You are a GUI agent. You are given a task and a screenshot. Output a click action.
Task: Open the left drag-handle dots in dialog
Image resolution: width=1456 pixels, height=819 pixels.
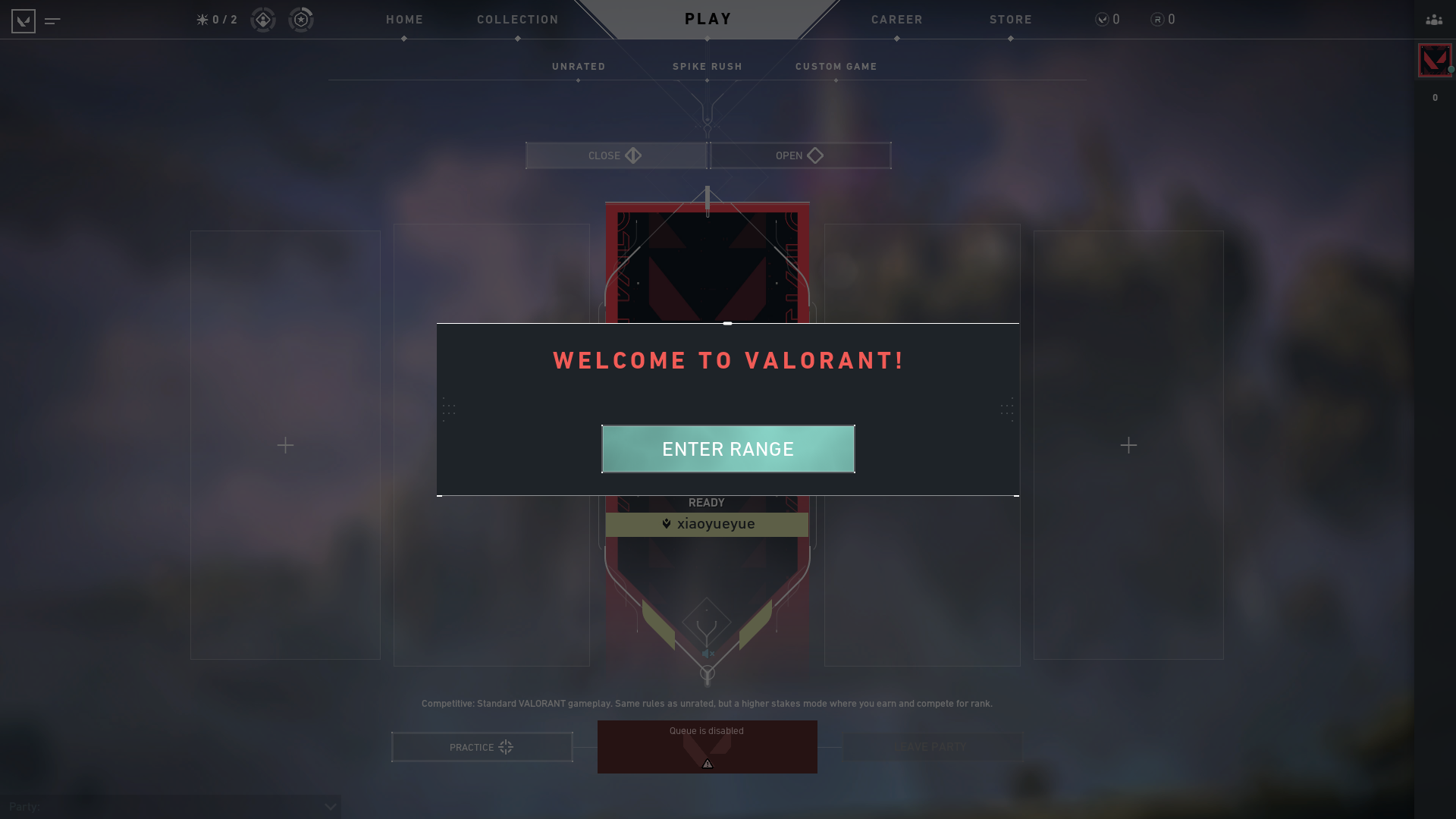click(448, 409)
